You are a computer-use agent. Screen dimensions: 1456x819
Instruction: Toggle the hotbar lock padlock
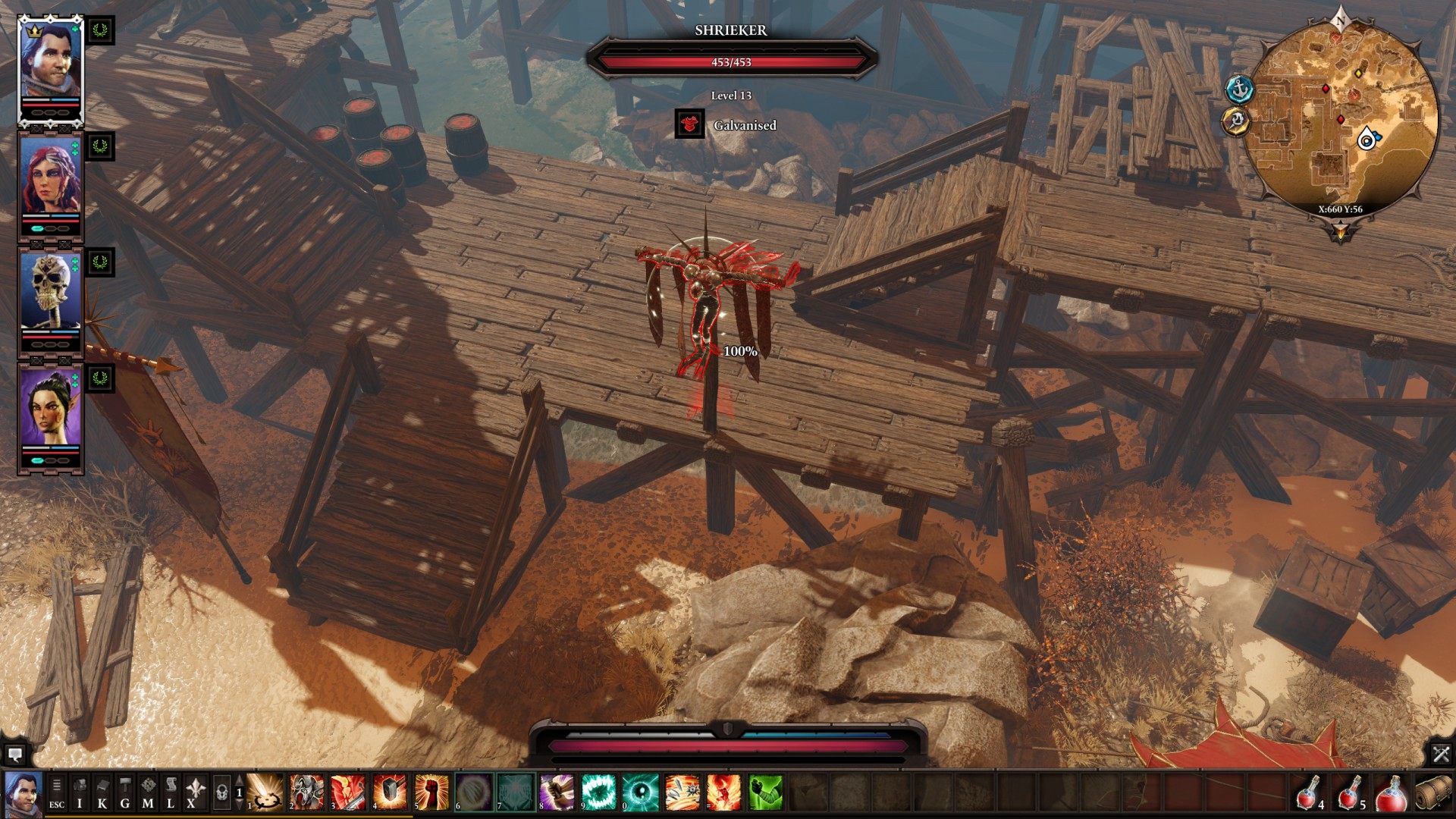point(221,792)
